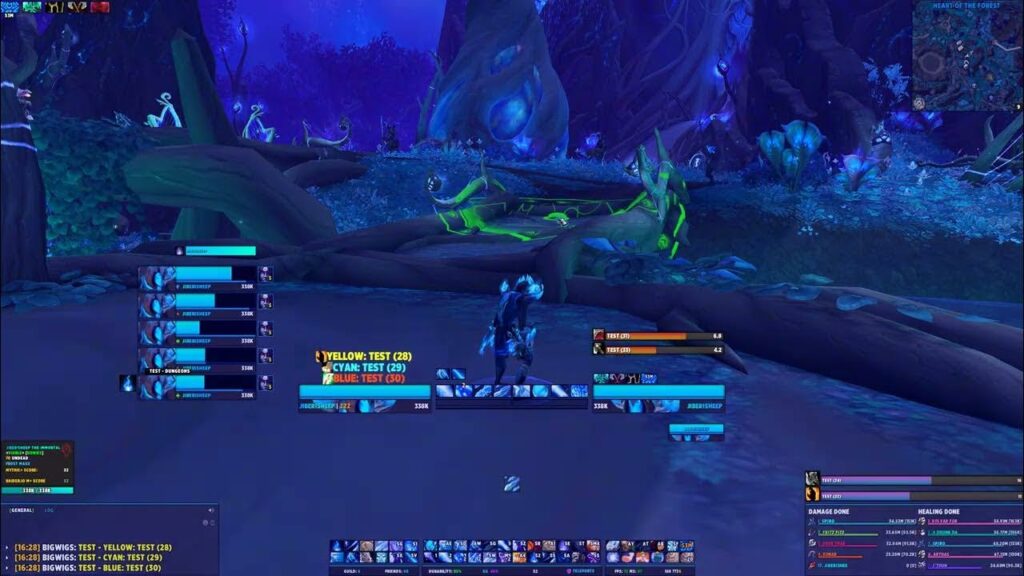Select the BigWigs Test - Yellow chat line
The height and width of the screenshot is (576, 1024).
tap(95, 548)
